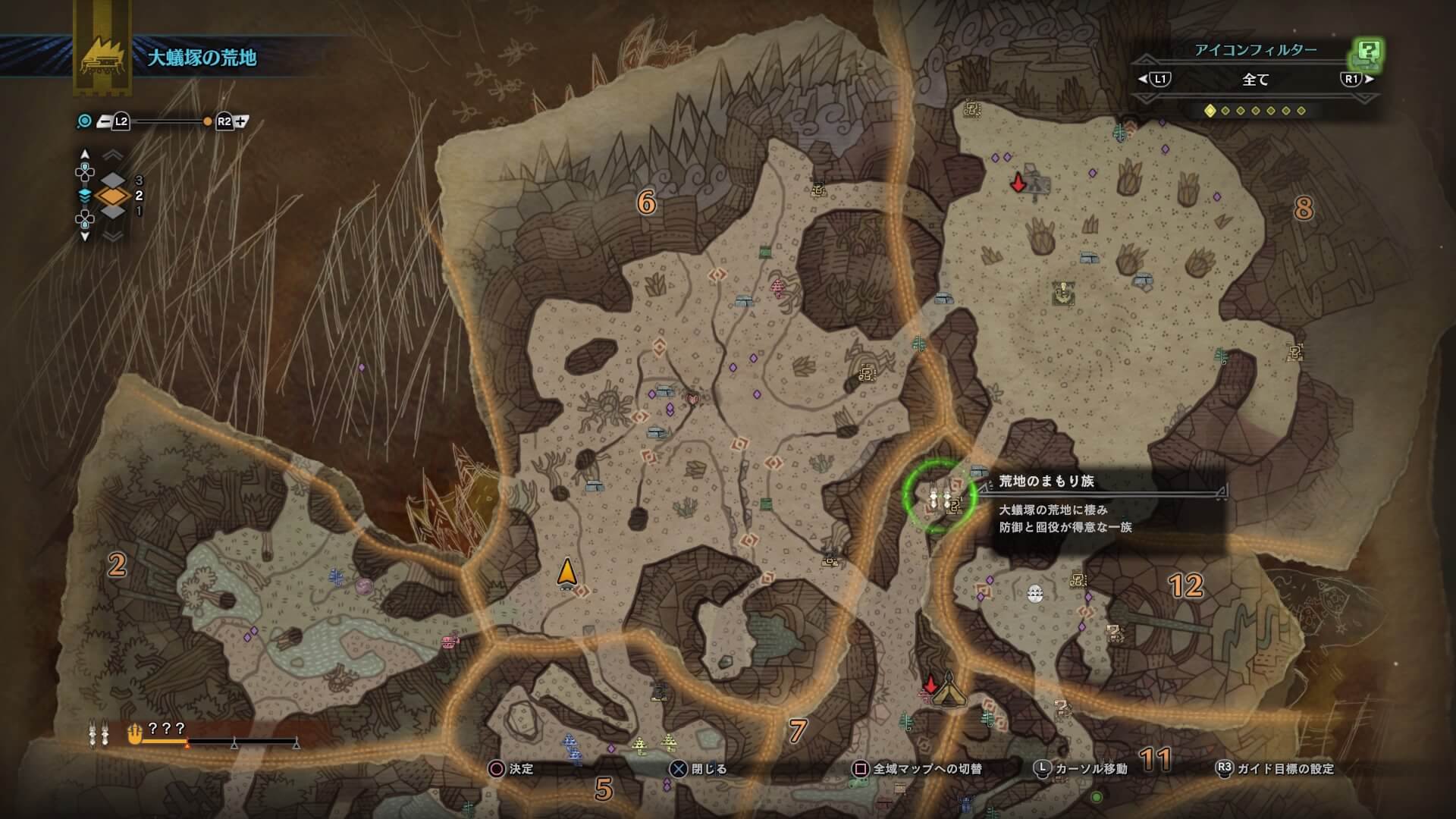
Task: Select area 6 on the map
Action: pos(645,202)
